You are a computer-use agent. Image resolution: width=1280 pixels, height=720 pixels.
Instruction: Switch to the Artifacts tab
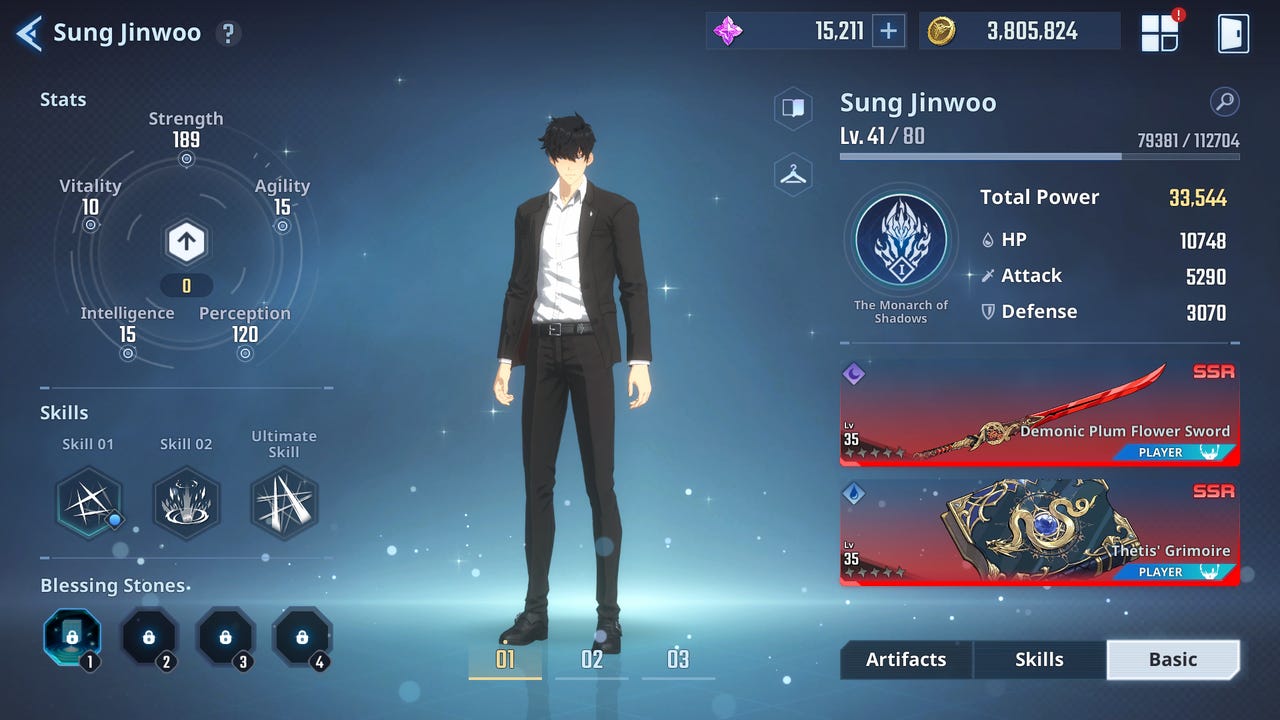click(905, 659)
